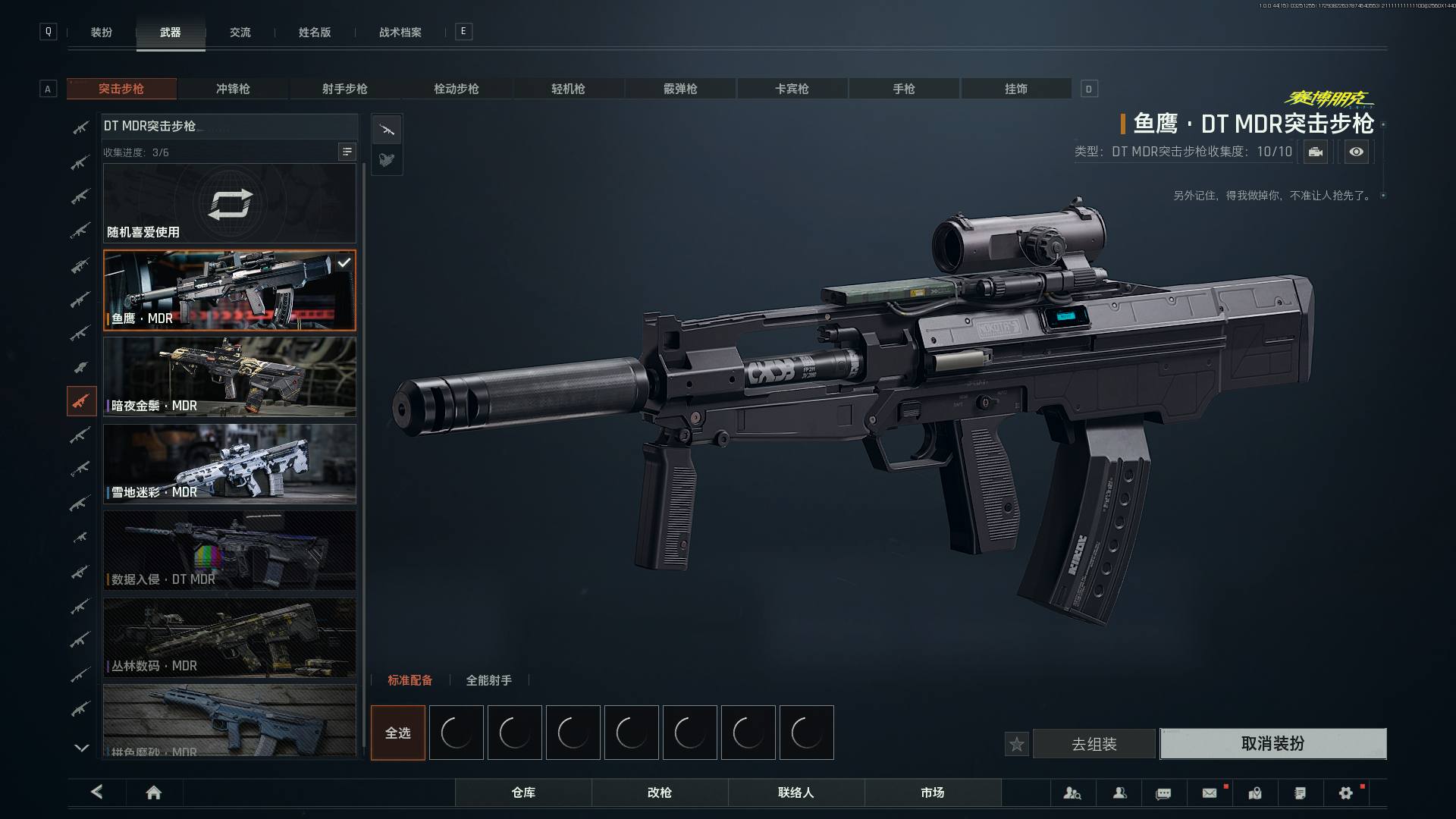Switch to the 全能射手 loadout tab
The height and width of the screenshot is (819, 1456).
point(489,680)
